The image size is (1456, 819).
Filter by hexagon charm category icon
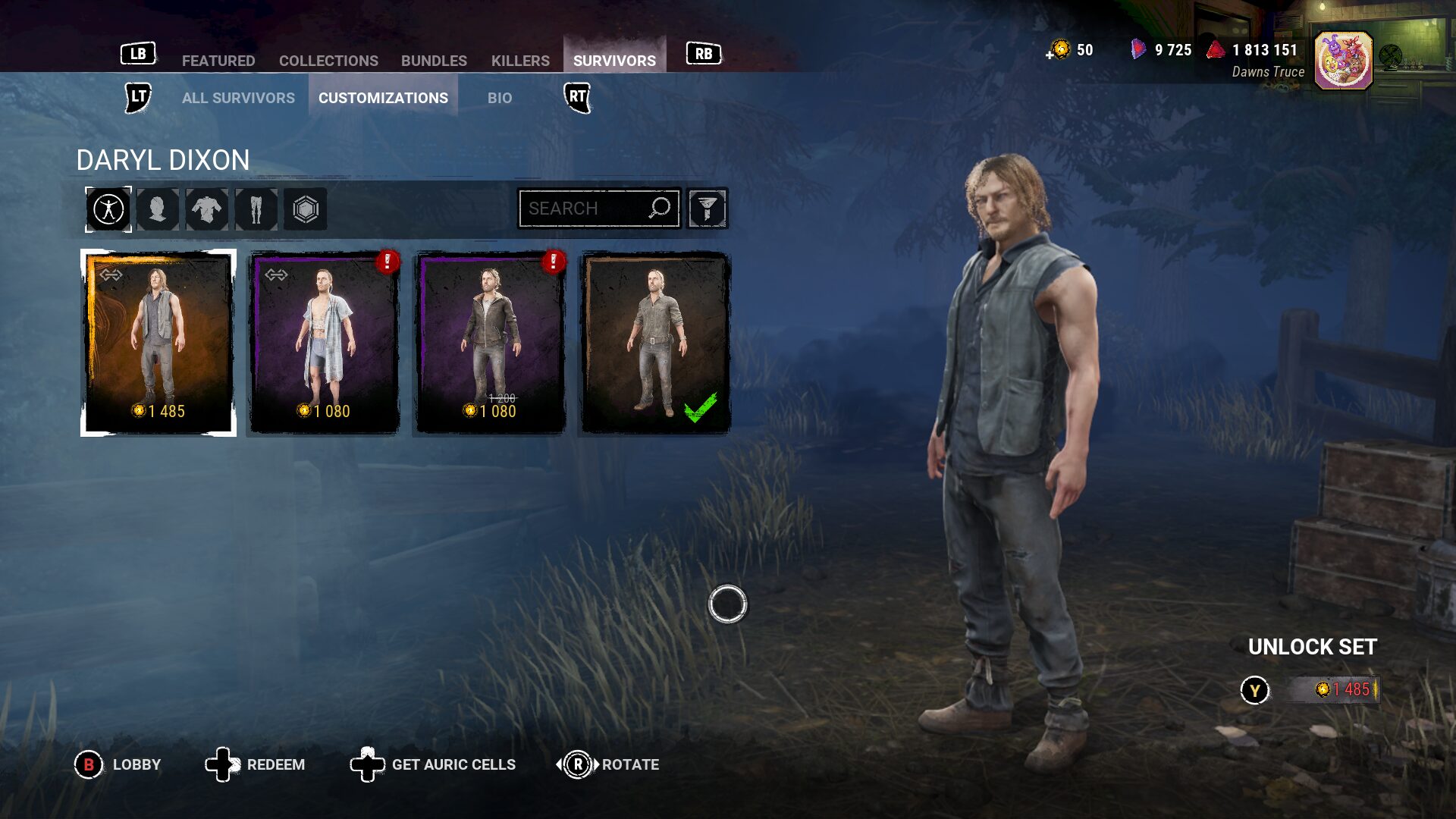(306, 209)
